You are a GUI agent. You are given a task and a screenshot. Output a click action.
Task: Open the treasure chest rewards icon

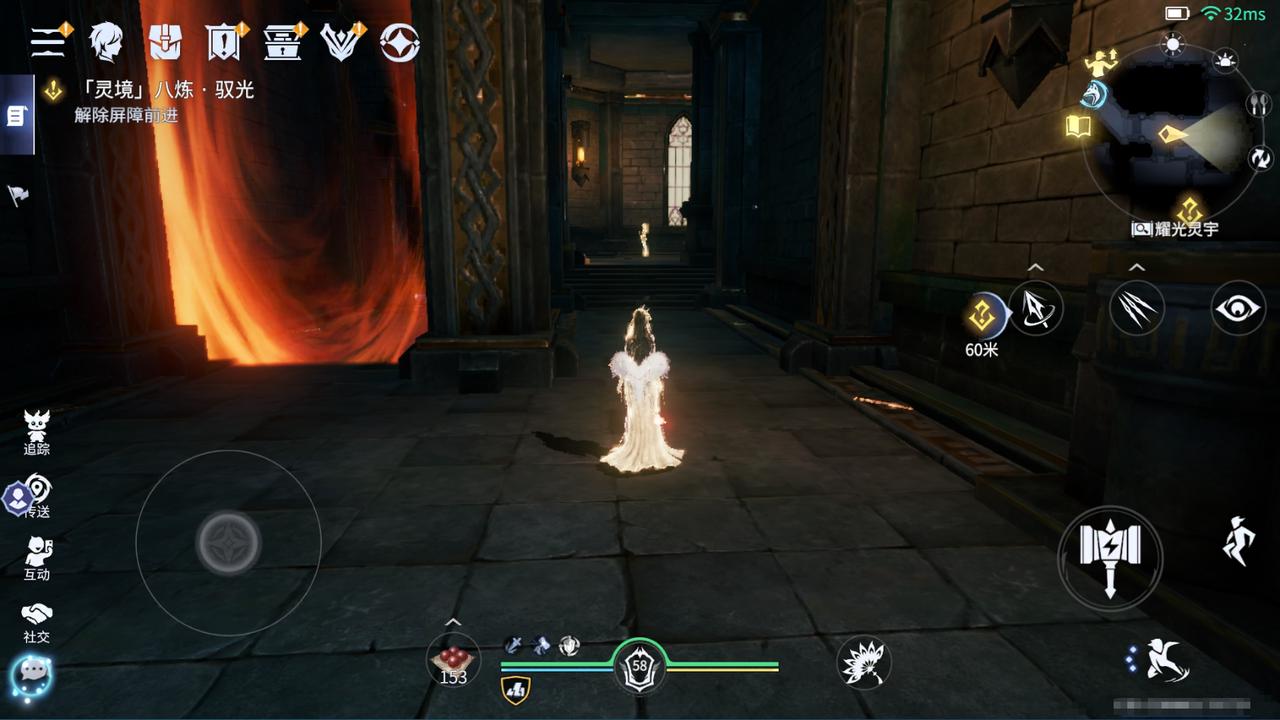pyautogui.click(x=283, y=42)
